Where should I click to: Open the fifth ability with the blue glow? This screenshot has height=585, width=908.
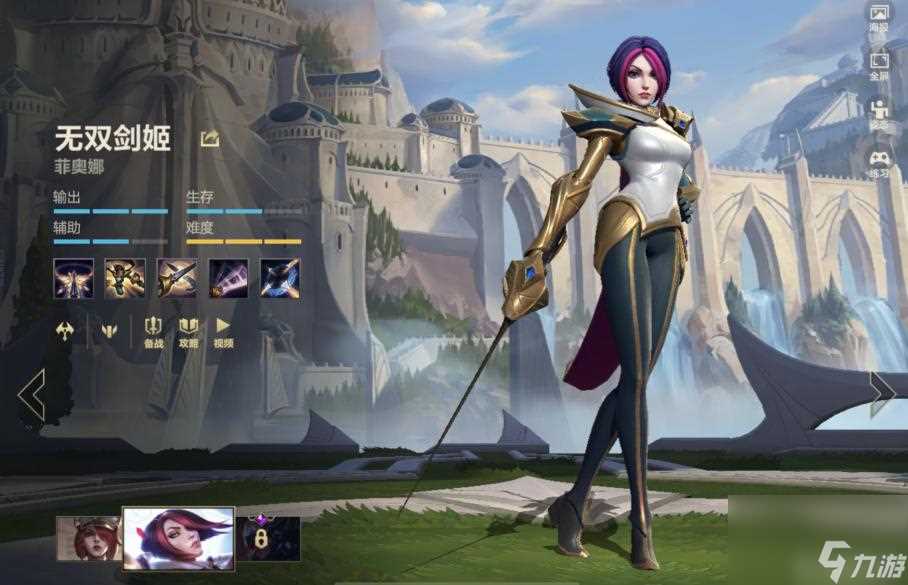280,278
